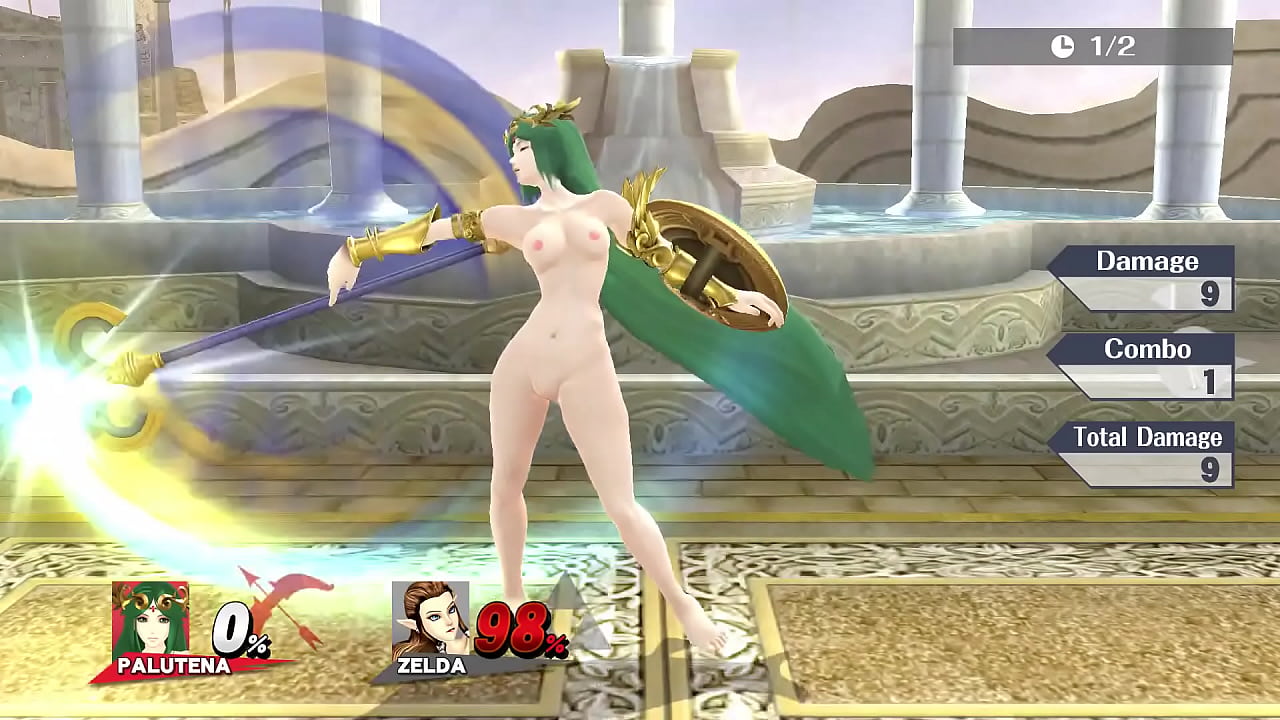1280x720 pixels.
Task: Click the Combo value showing 1
Action: [x=1211, y=380]
